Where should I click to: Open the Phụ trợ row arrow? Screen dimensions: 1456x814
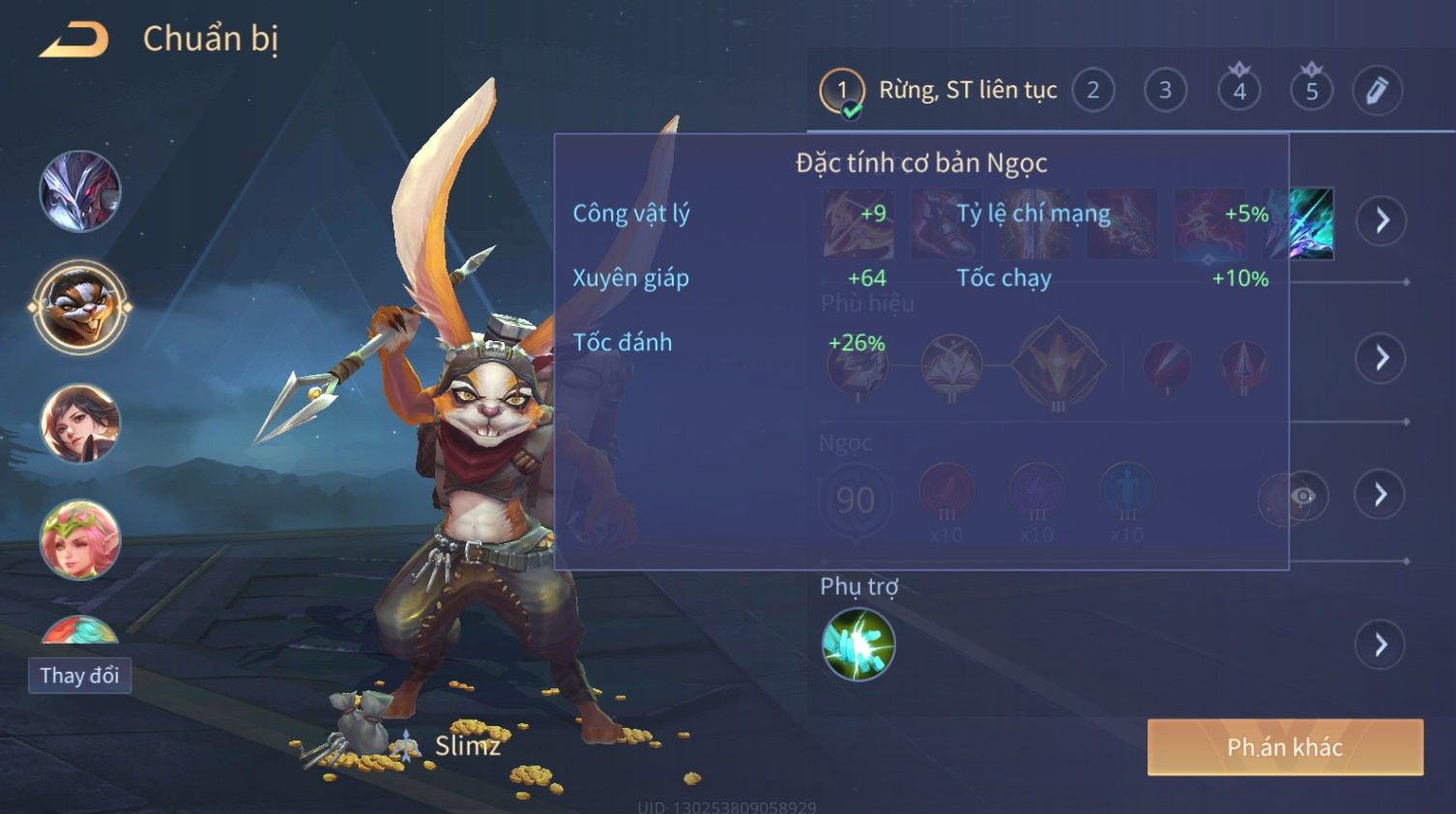(x=1381, y=645)
